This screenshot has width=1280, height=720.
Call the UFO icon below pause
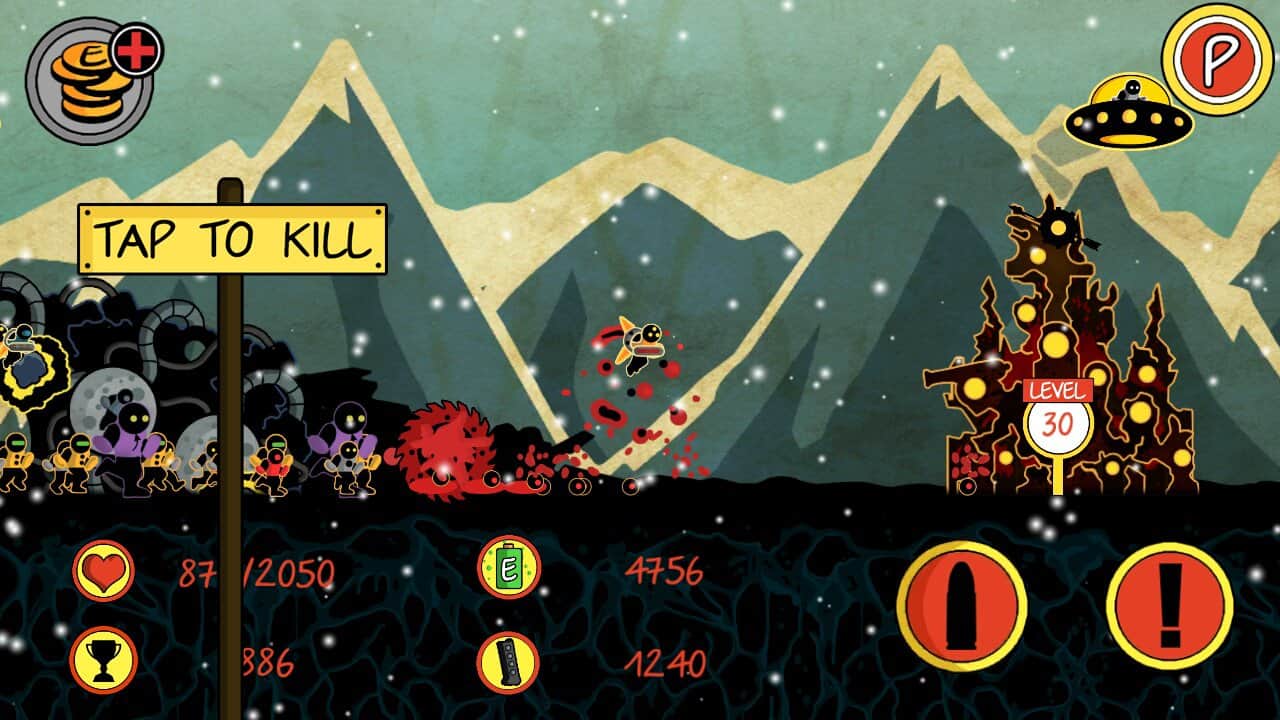pyautogui.click(x=1129, y=113)
